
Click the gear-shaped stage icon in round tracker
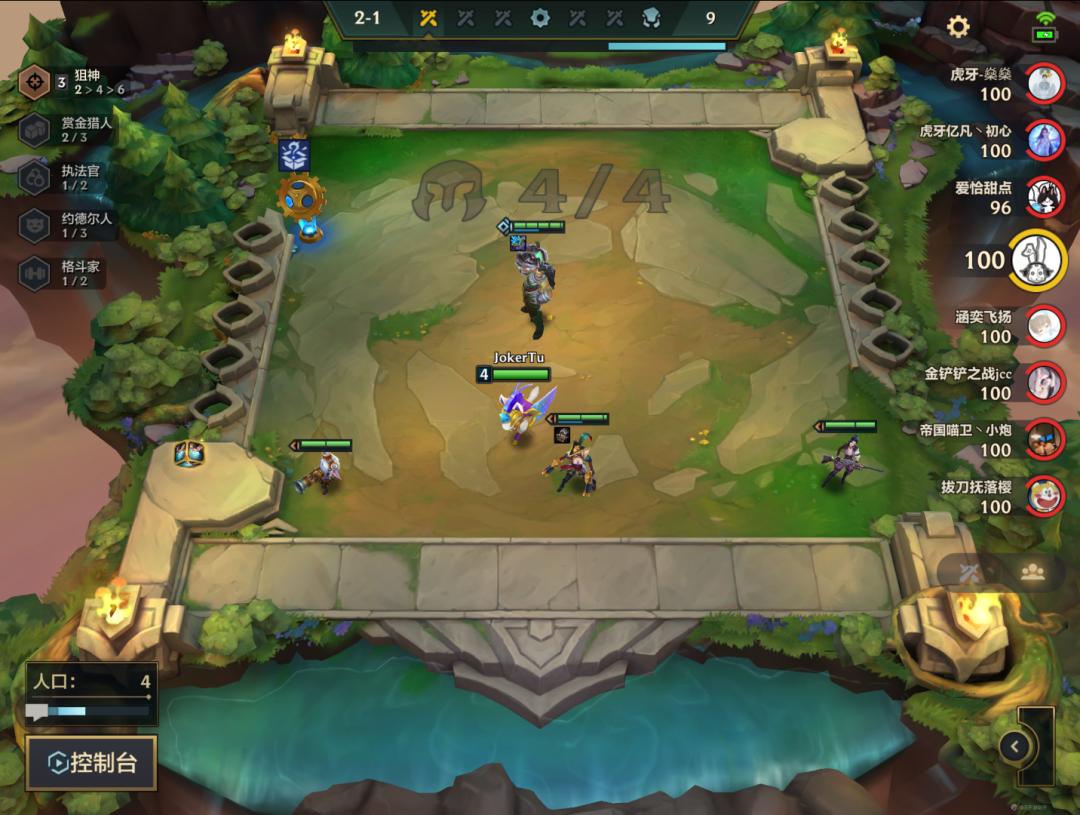pyautogui.click(x=540, y=18)
